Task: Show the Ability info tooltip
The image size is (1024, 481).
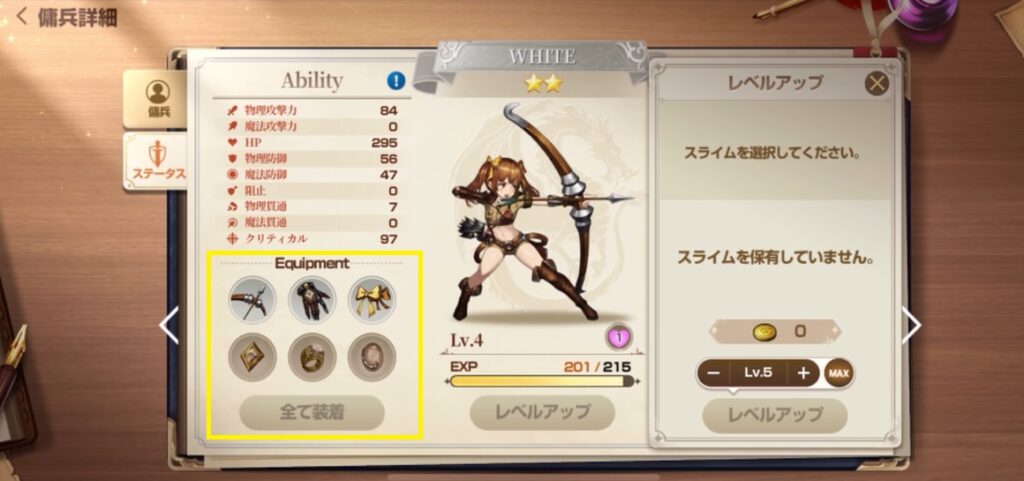Action: (x=396, y=81)
